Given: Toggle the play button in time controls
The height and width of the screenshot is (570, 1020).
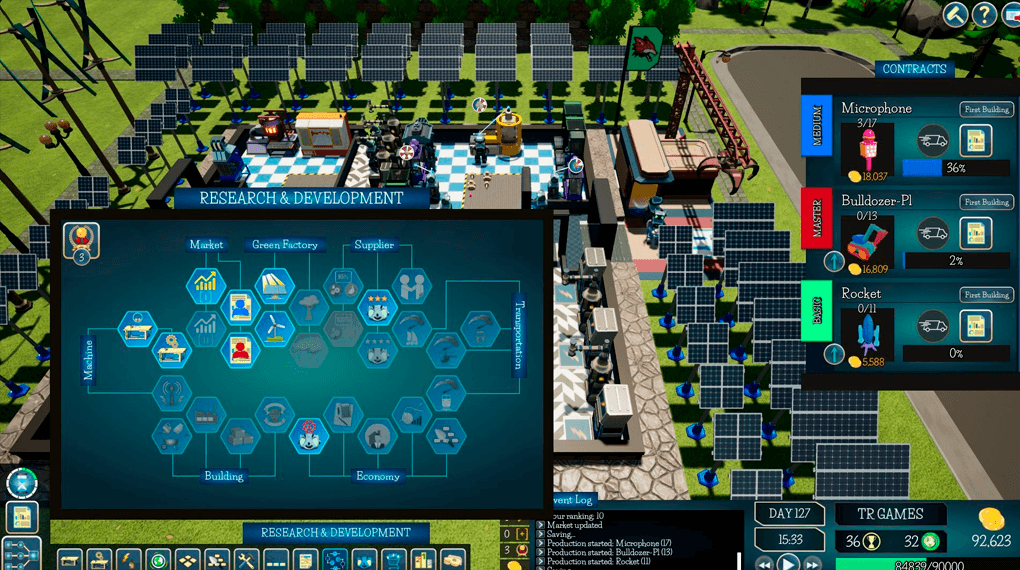Looking at the screenshot, I should coord(788,563).
